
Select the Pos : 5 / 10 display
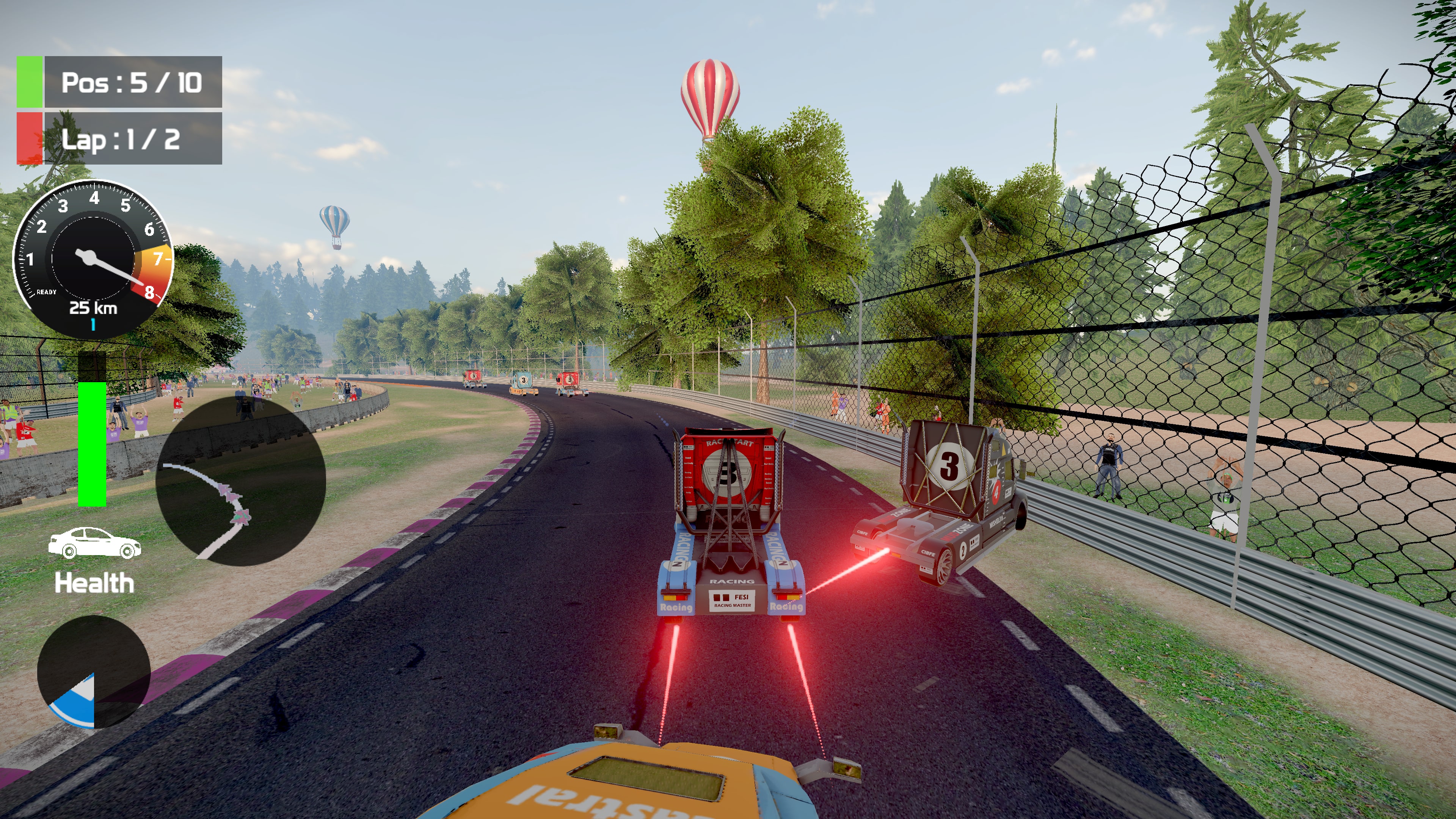pos(134,83)
